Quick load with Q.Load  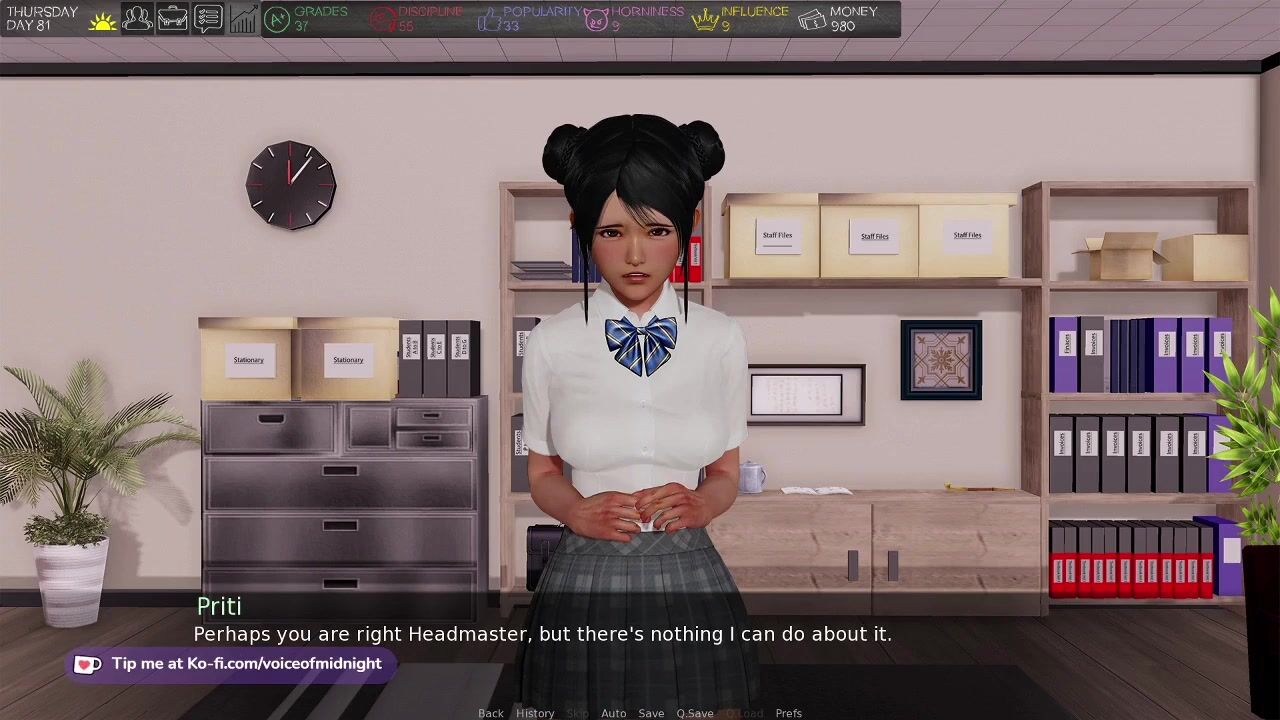pos(744,713)
